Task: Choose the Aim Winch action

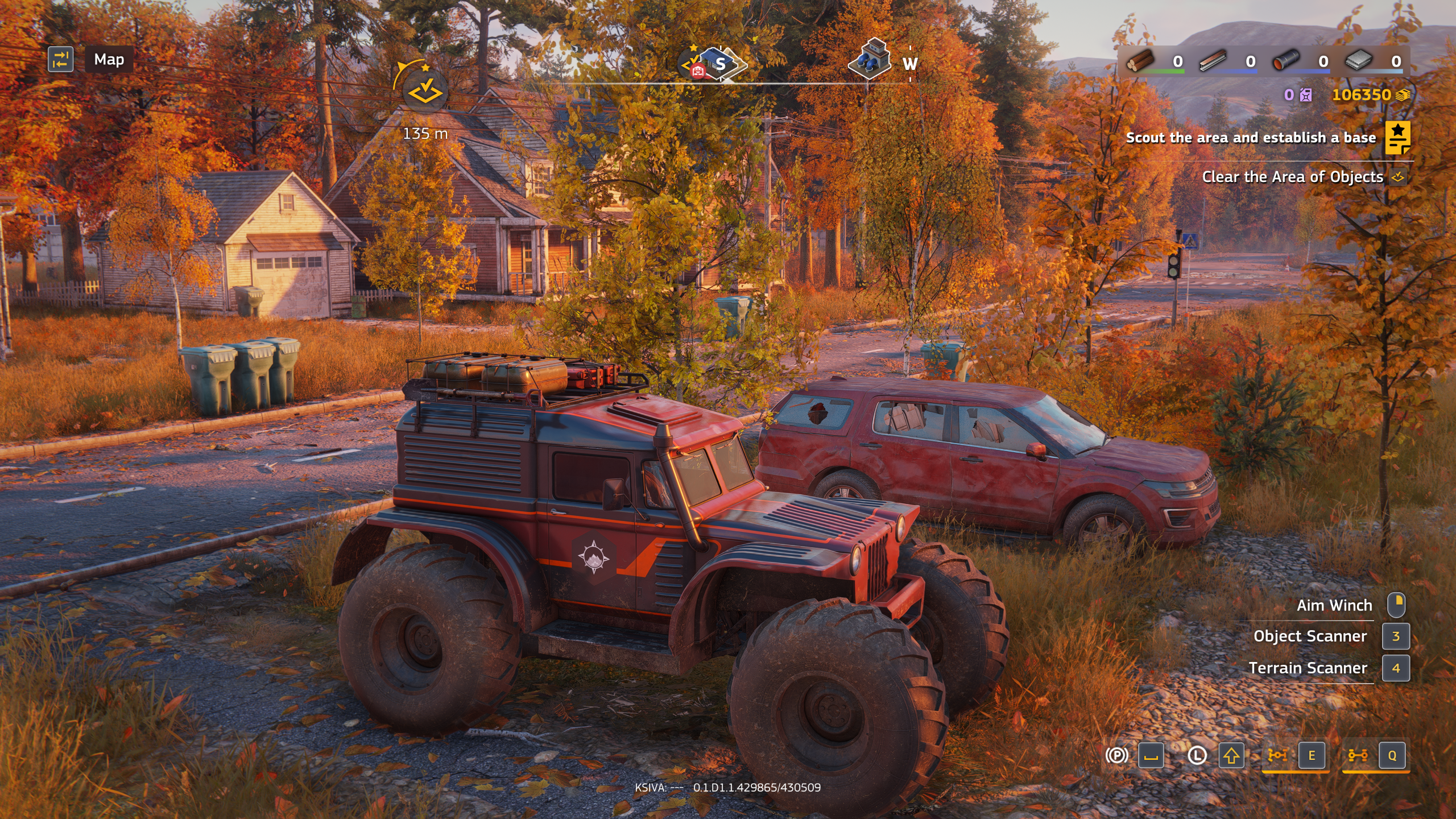Action: coord(1334,605)
